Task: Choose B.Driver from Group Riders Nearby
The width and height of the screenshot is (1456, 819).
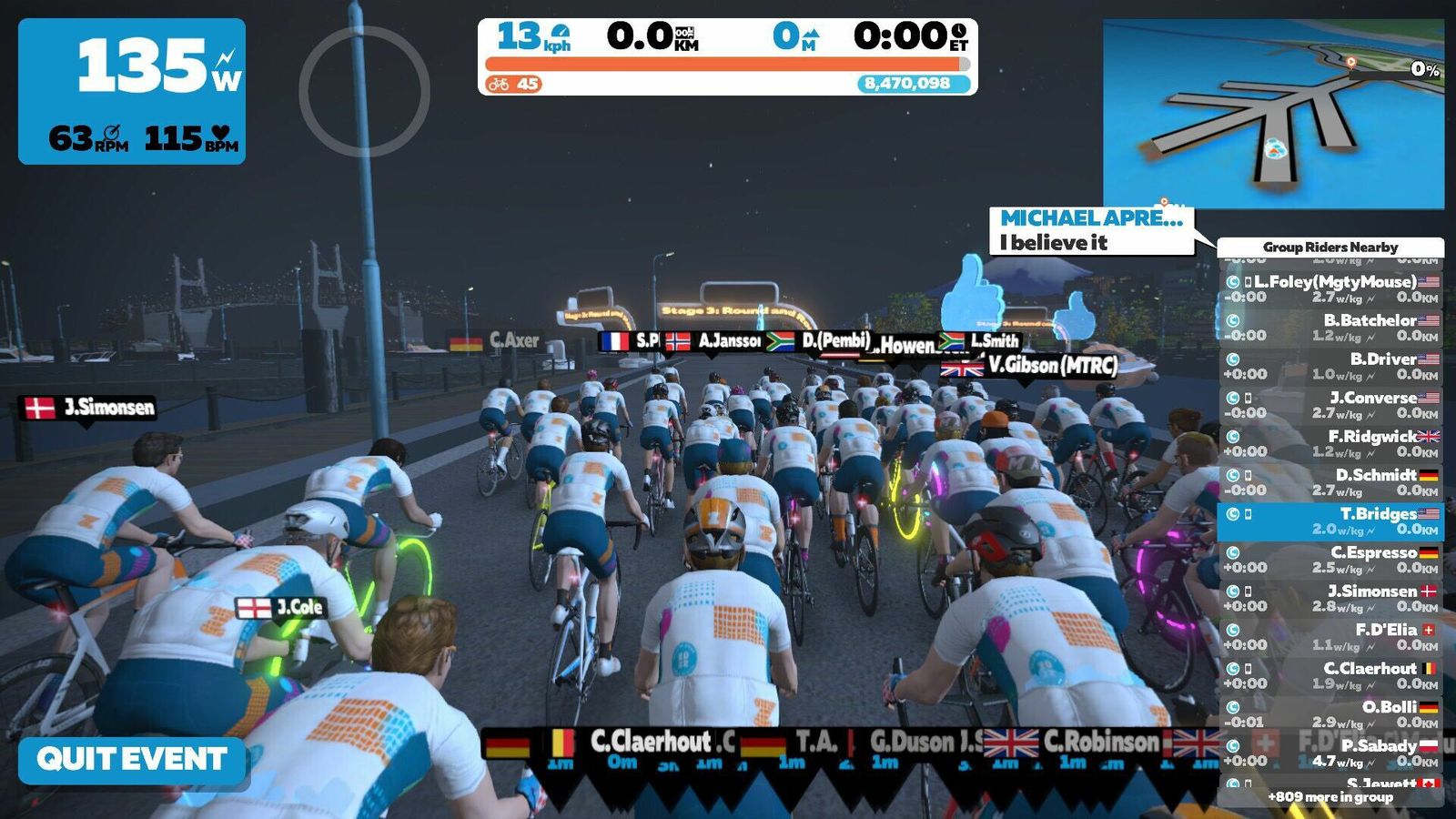Action: (x=1330, y=367)
